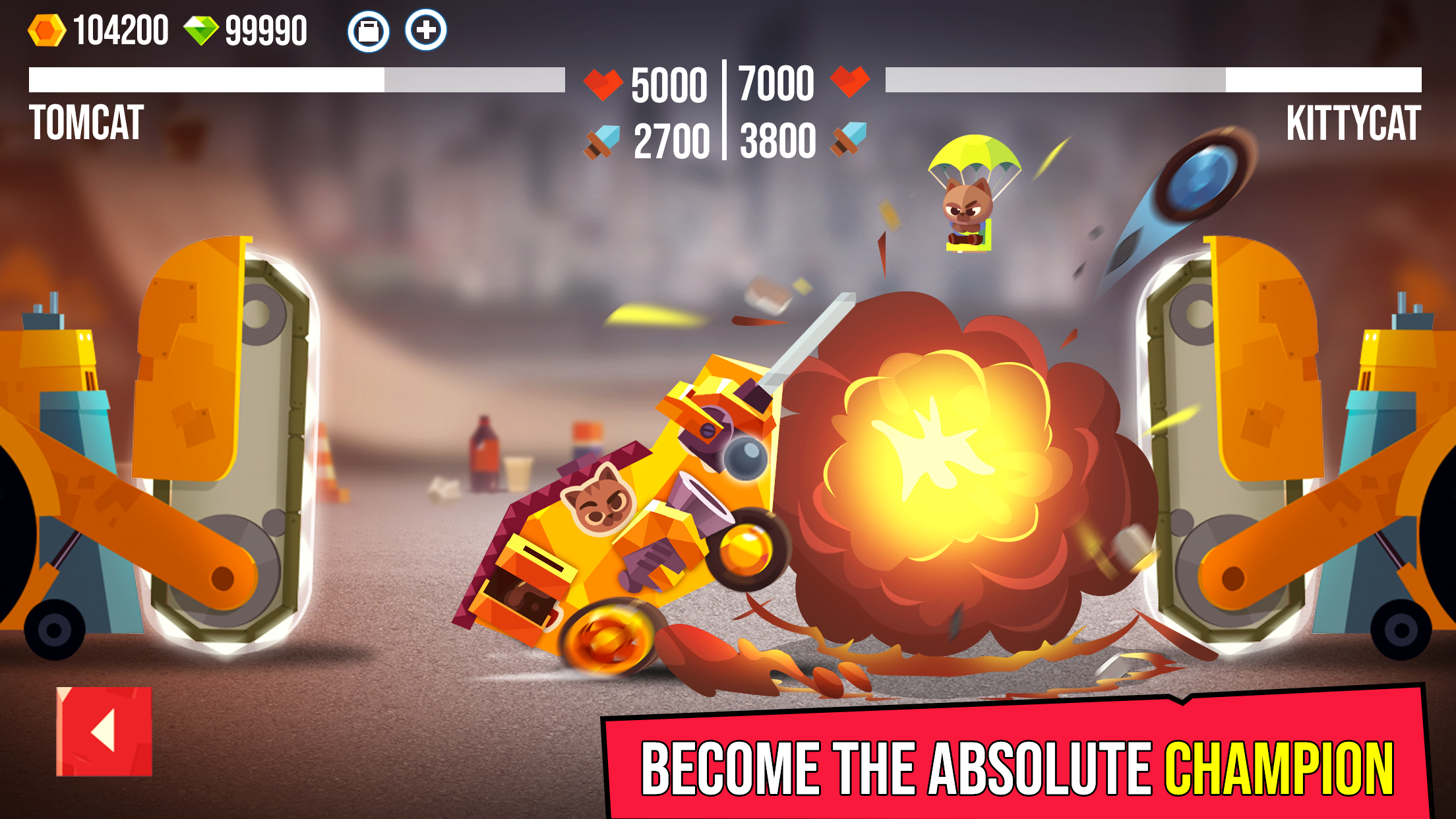
Task: Open the shop via the bag icon
Action: point(369,30)
